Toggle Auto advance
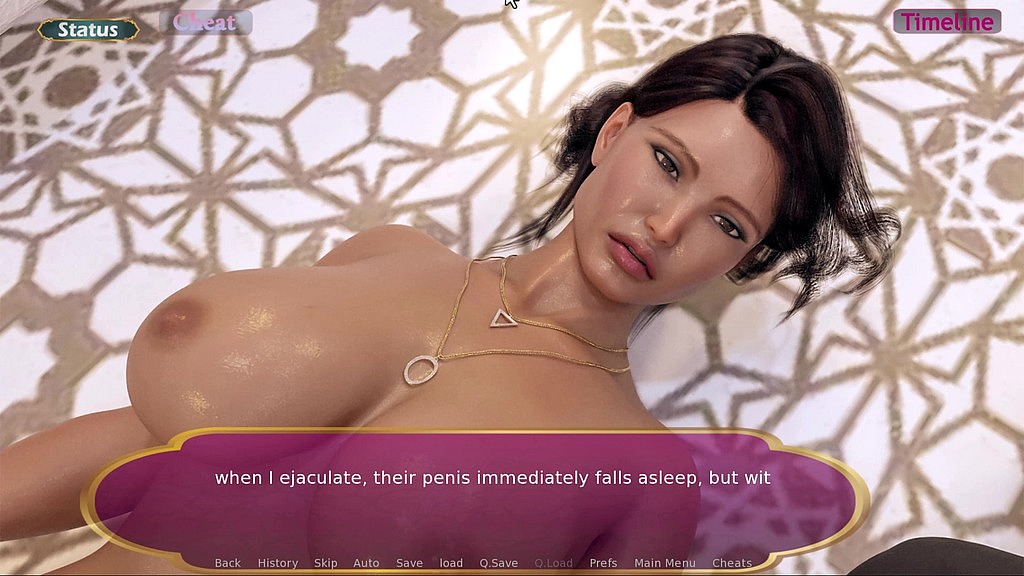Screen dimensions: 1024x576 pos(366,563)
